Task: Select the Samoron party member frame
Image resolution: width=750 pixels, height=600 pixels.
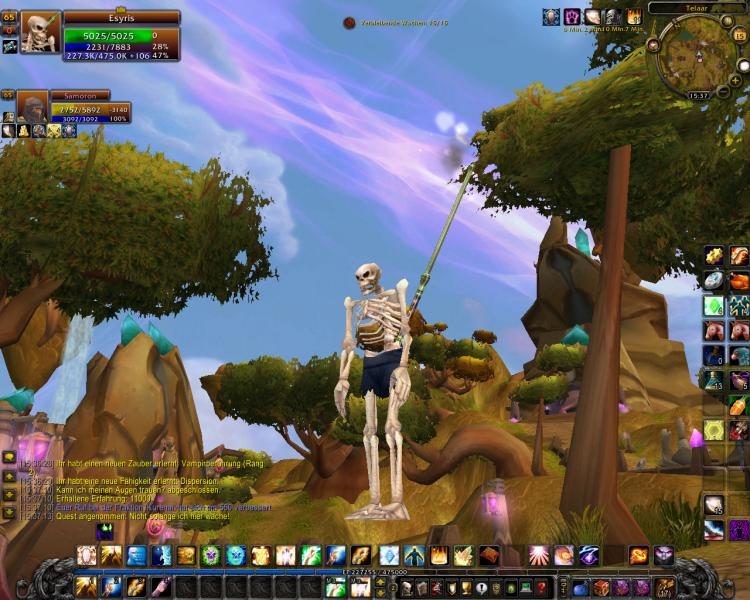Action: tap(34, 106)
